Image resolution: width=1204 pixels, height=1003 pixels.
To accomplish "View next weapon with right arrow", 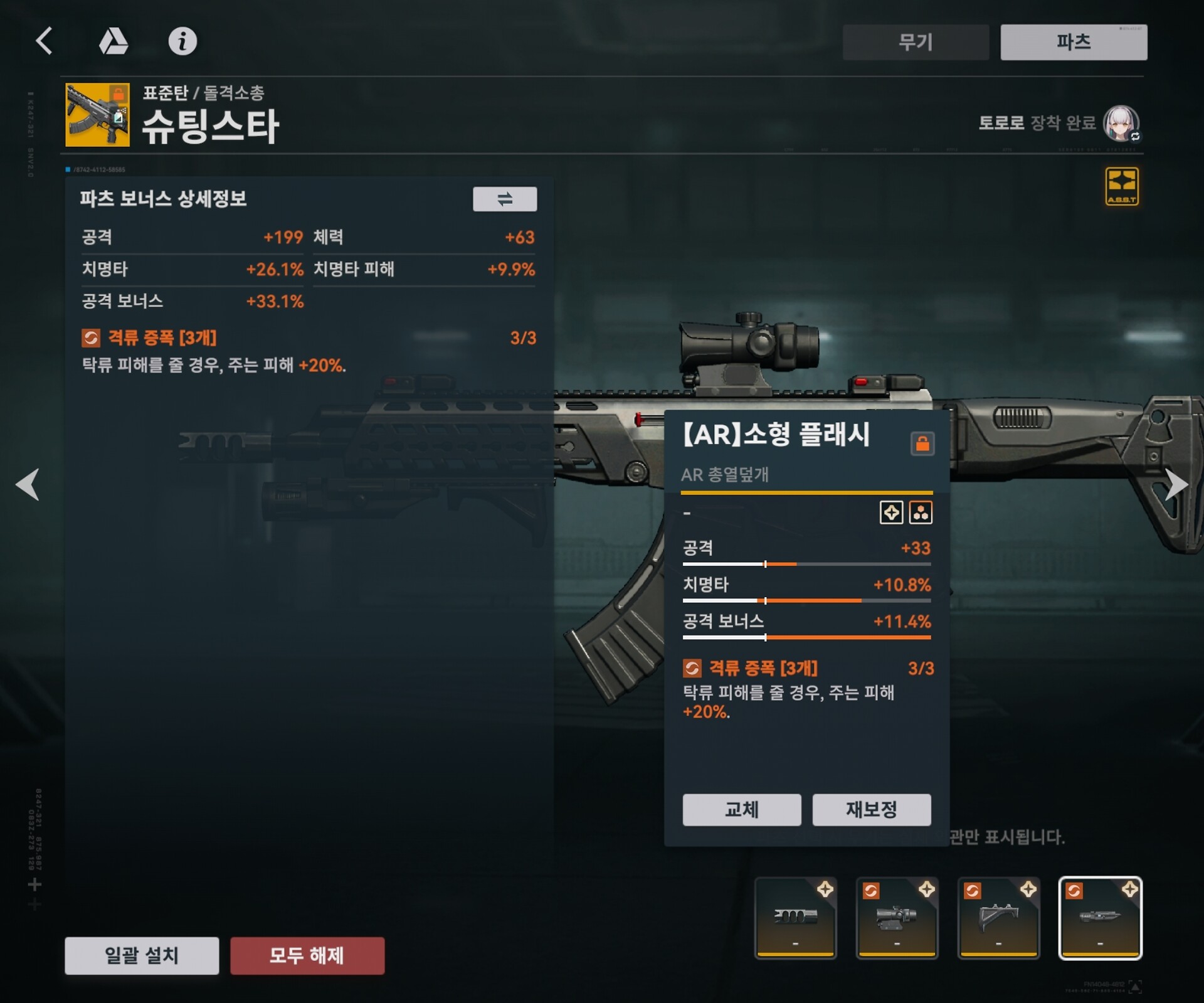I will [x=1176, y=484].
